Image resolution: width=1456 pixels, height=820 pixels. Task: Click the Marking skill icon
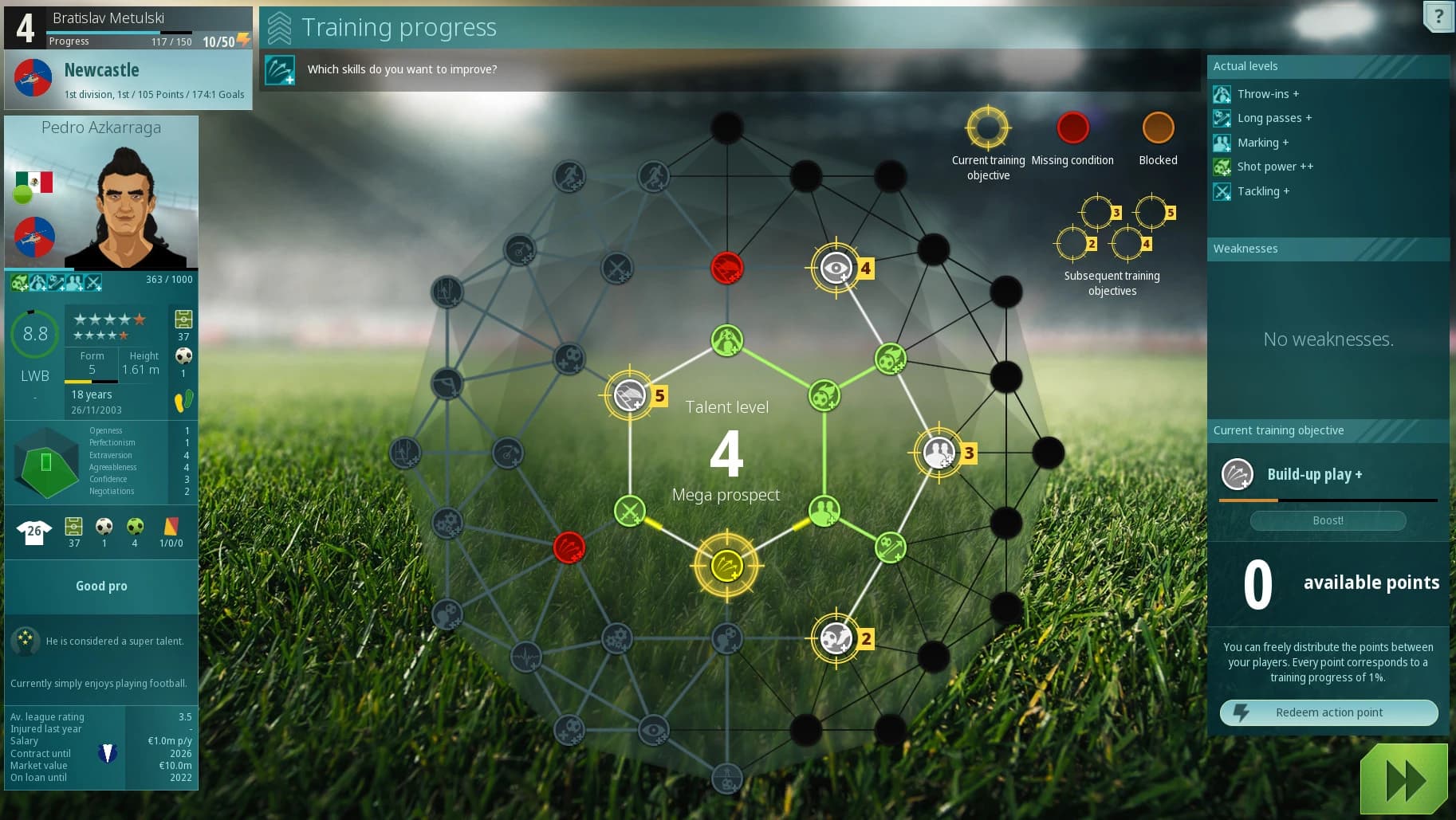pyautogui.click(x=1221, y=143)
